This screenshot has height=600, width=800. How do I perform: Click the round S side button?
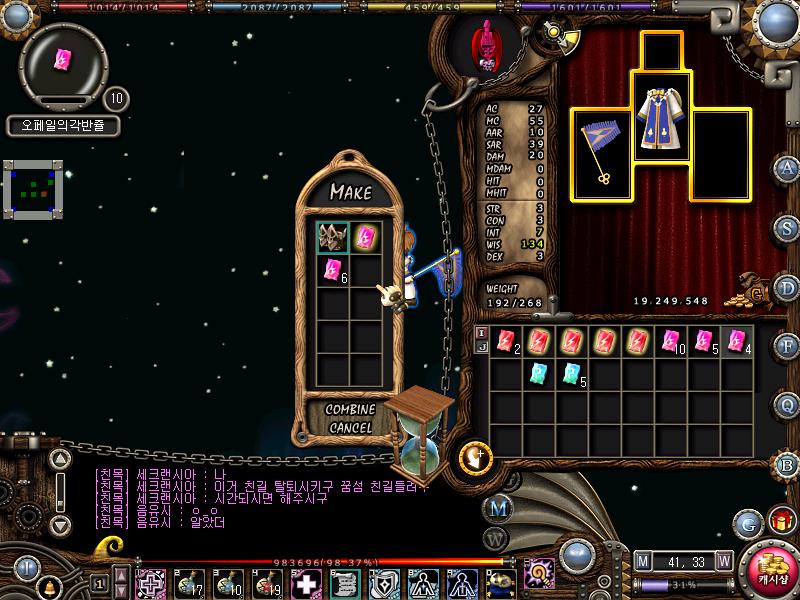pos(788,228)
